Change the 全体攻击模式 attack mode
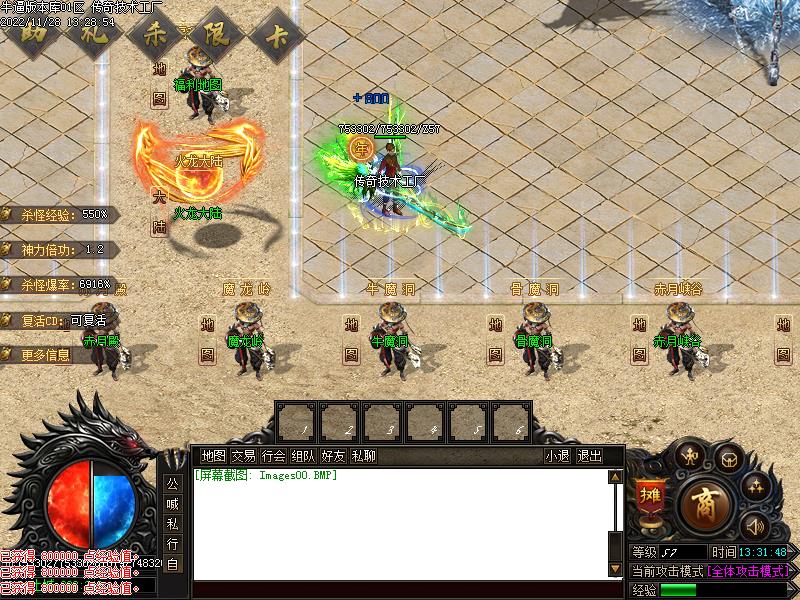The image size is (800, 600). coord(748,571)
